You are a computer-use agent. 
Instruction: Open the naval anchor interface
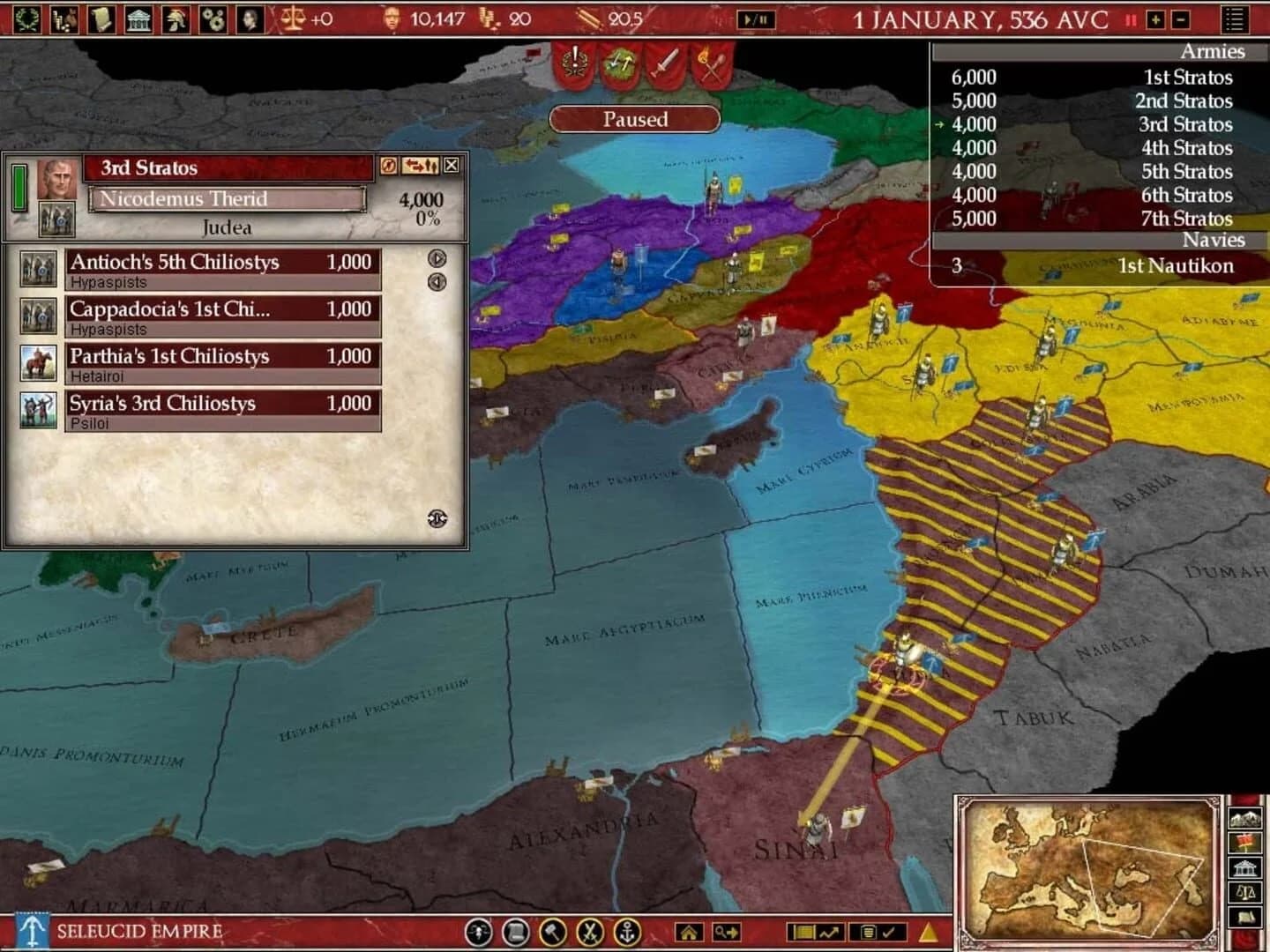628,931
